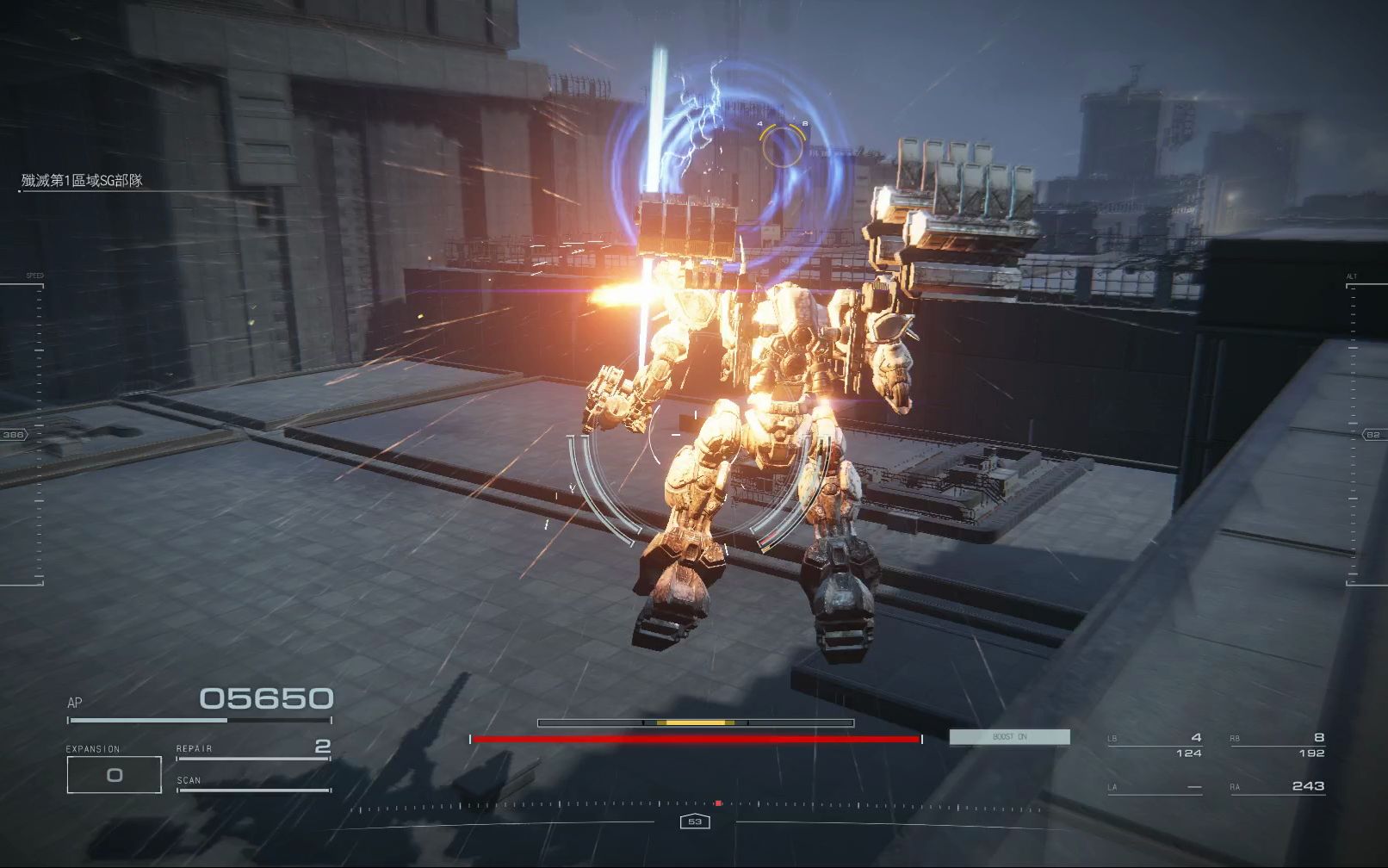1388x868 pixels.
Task: Select the RB shoulder weapon slot
Action: click(x=1278, y=745)
